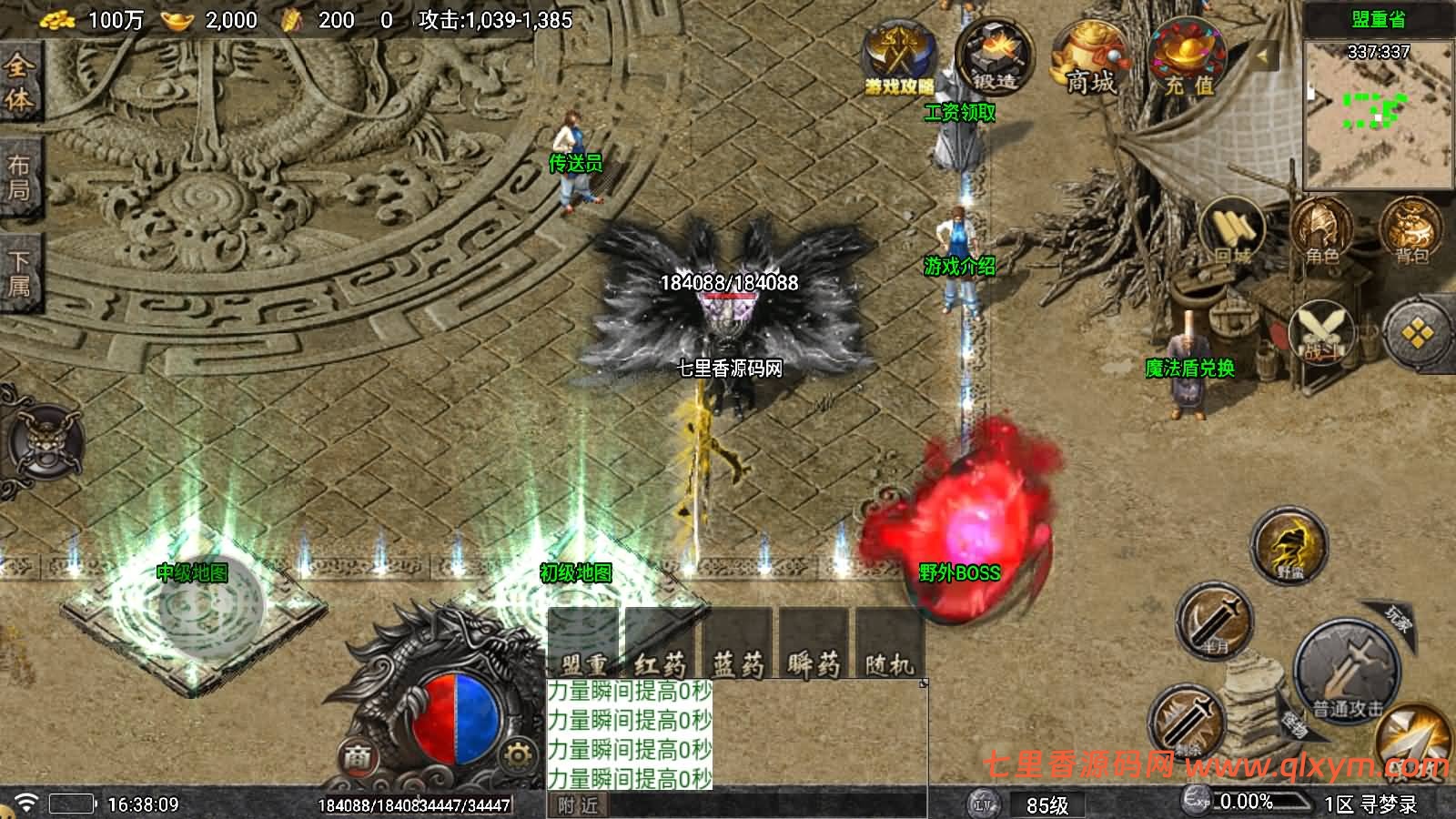Use the 回城 return-to-town scroll
This screenshot has width=1456, height=819.
click(x=1232, y=232)
